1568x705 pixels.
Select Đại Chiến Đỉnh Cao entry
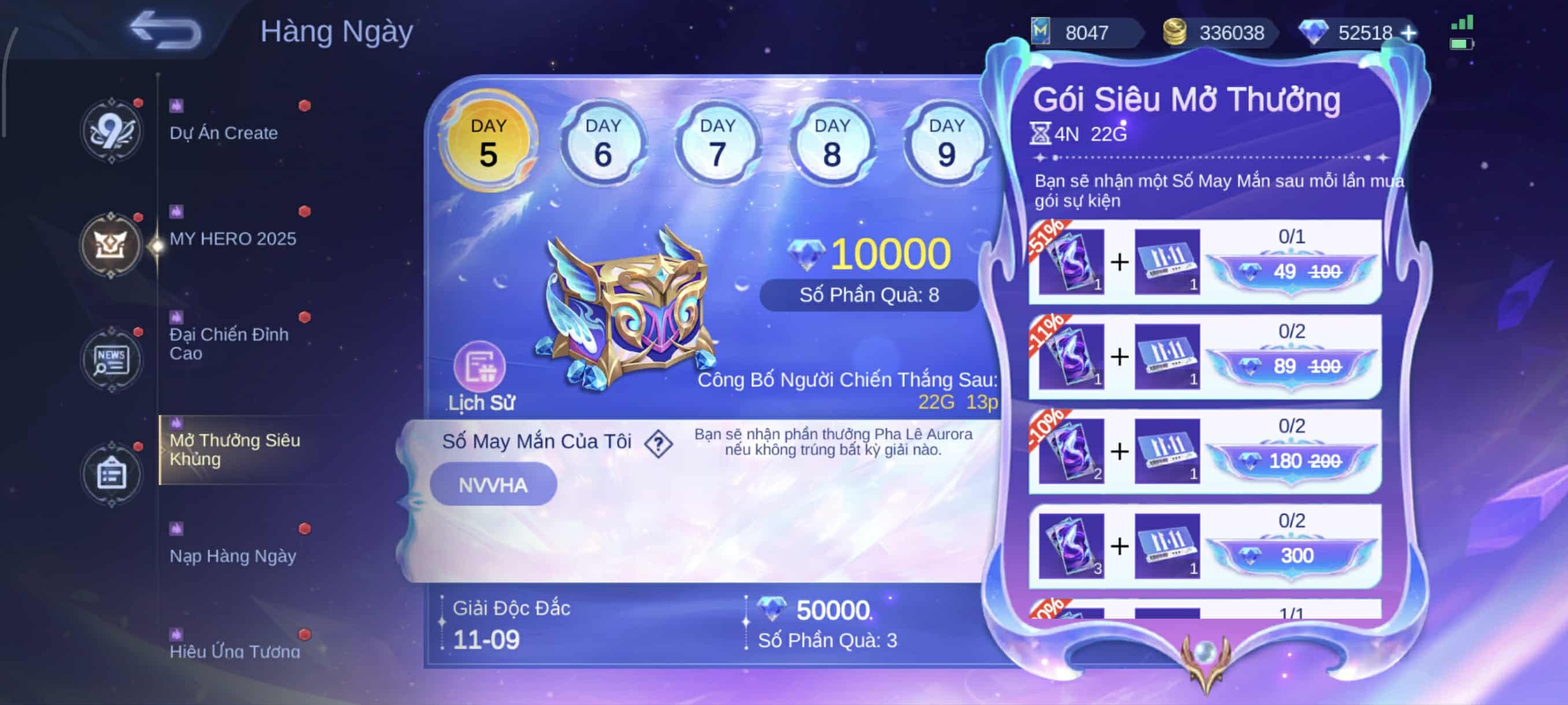[229, 344]
